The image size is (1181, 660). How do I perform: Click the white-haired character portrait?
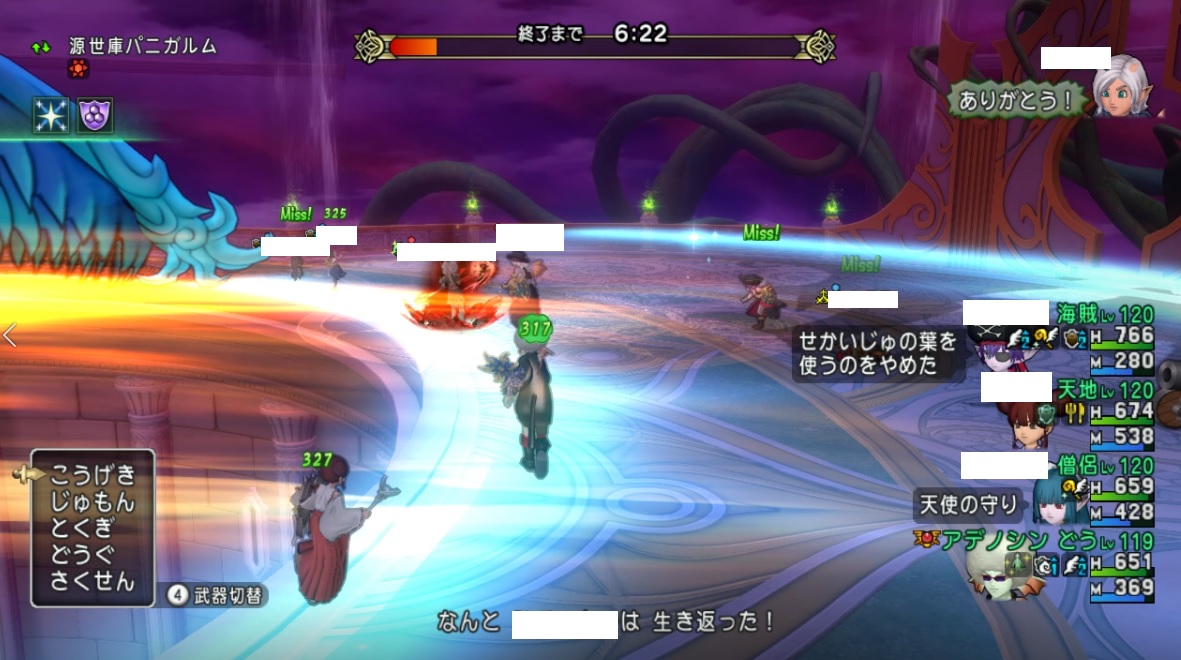1119,86
